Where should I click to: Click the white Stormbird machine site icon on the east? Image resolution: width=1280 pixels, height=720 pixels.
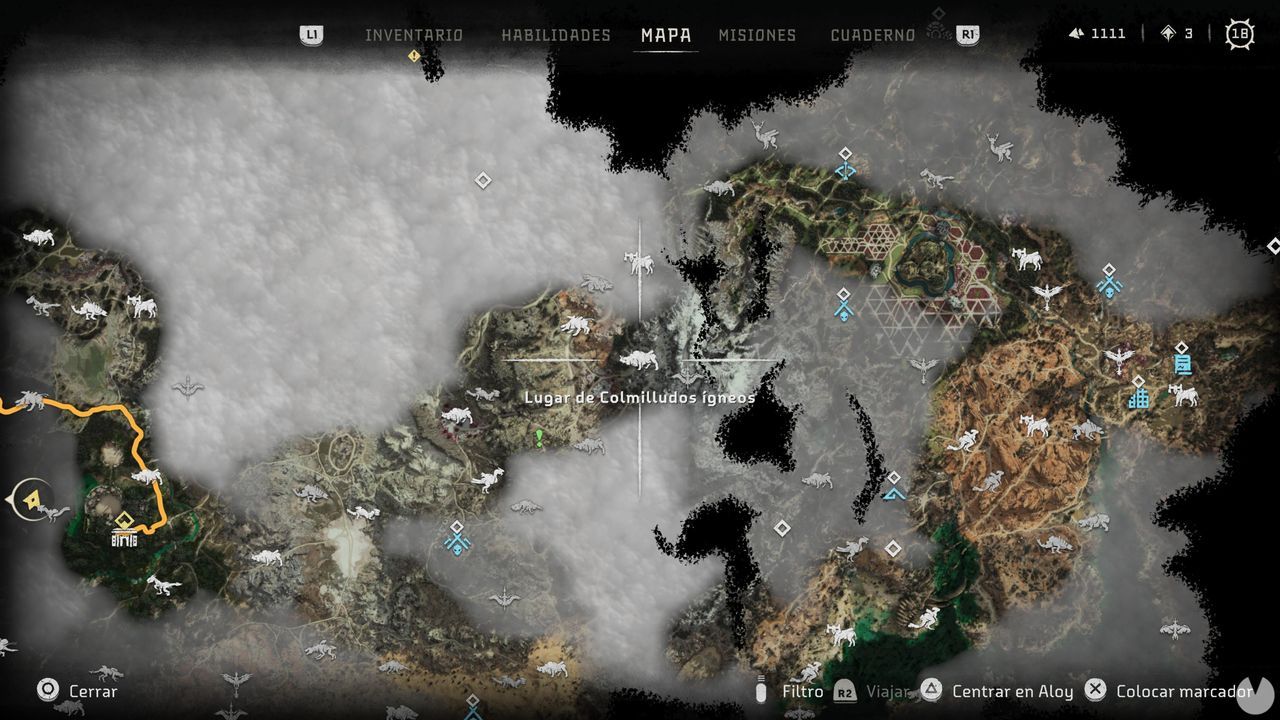(x=1118, y=360)
